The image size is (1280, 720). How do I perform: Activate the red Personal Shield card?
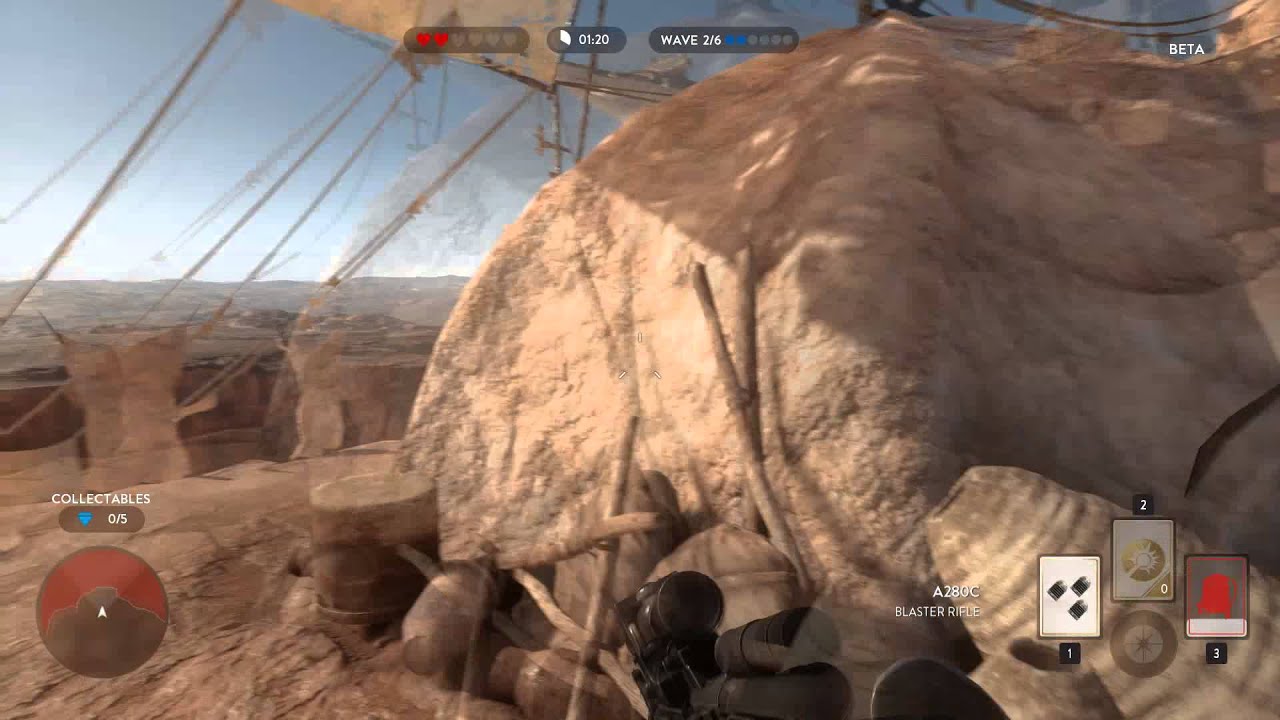pyautogui.click(x=1216, y=594)
